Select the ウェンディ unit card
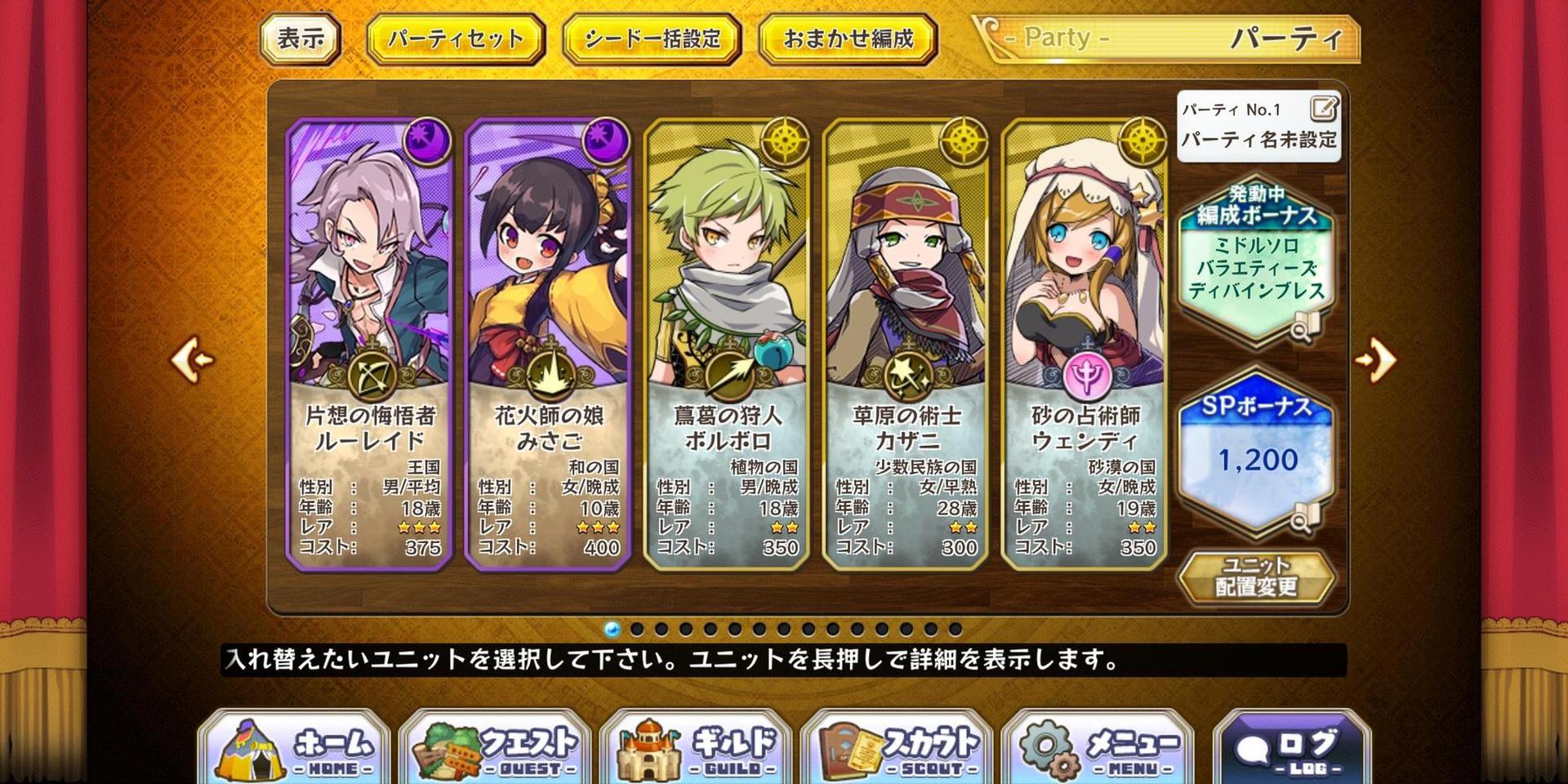The image size is (1568, 784). tap(1085, 343)
